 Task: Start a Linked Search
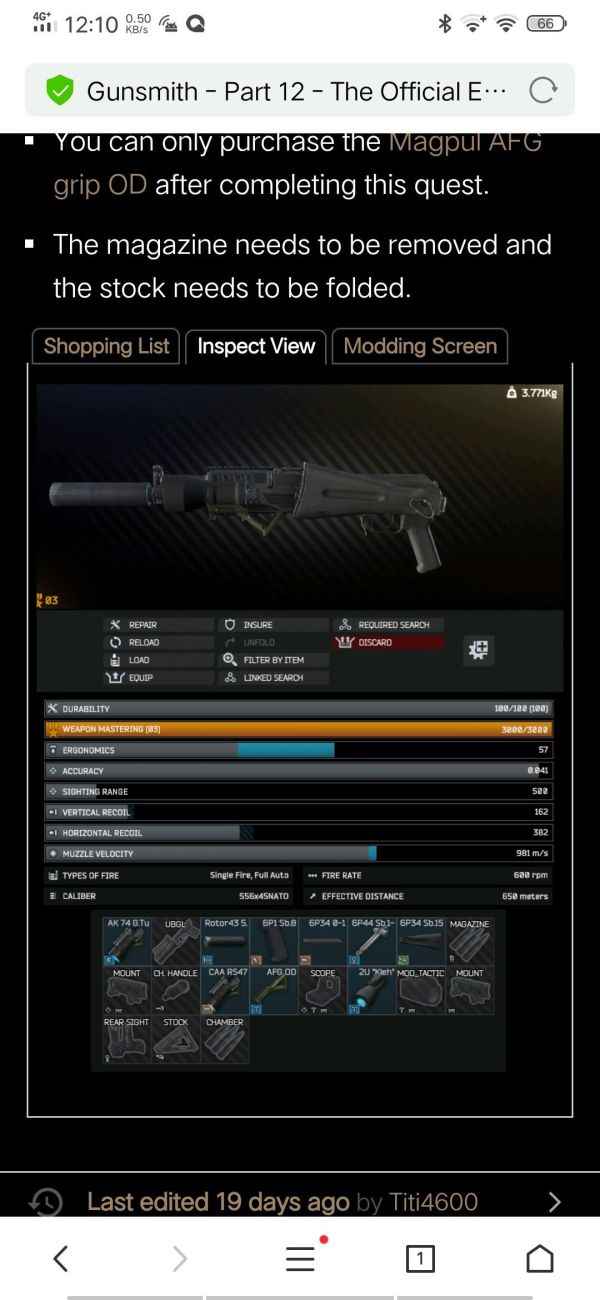(x=272, y=678)
